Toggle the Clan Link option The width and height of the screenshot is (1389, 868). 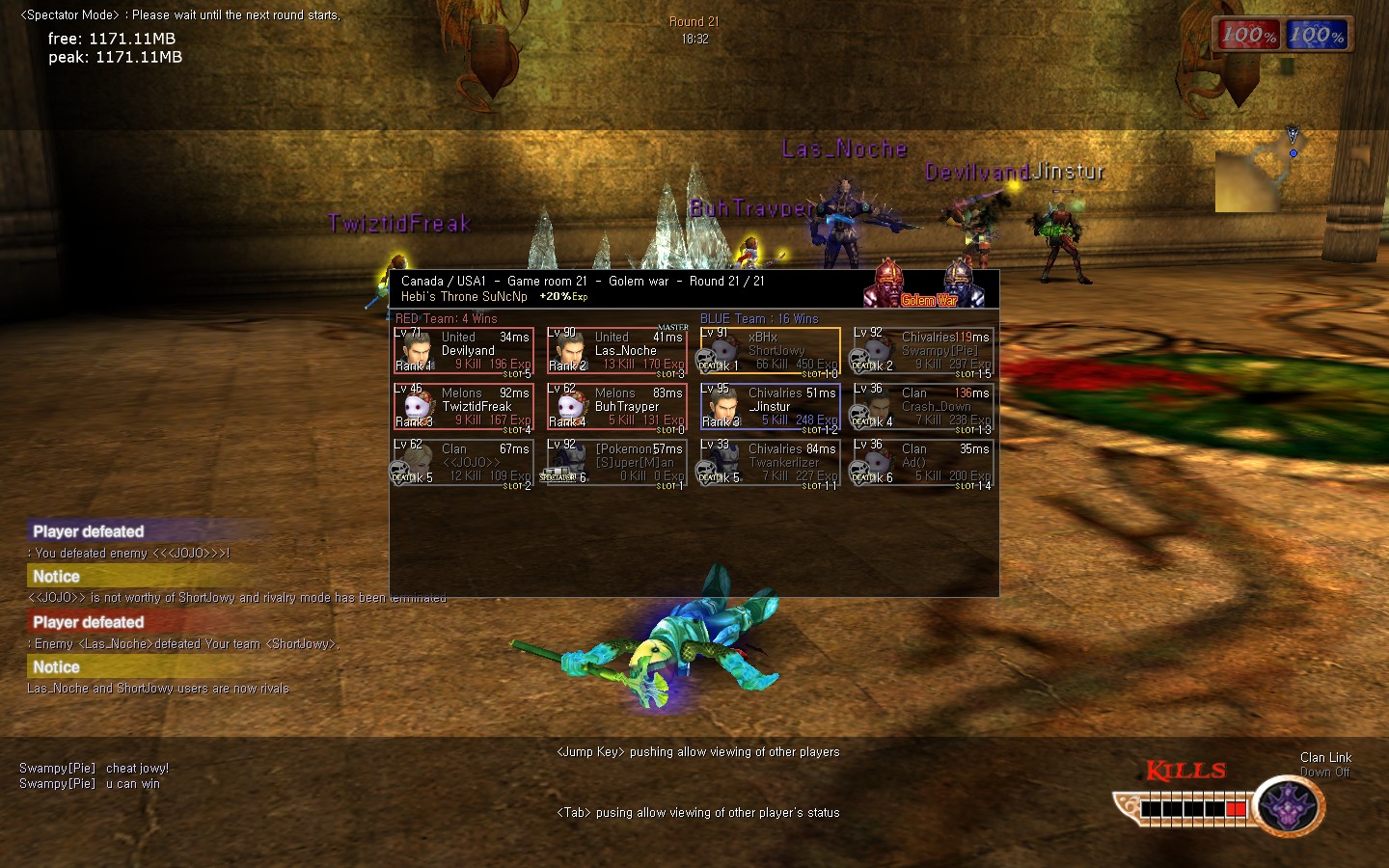tap(1325, 765)
